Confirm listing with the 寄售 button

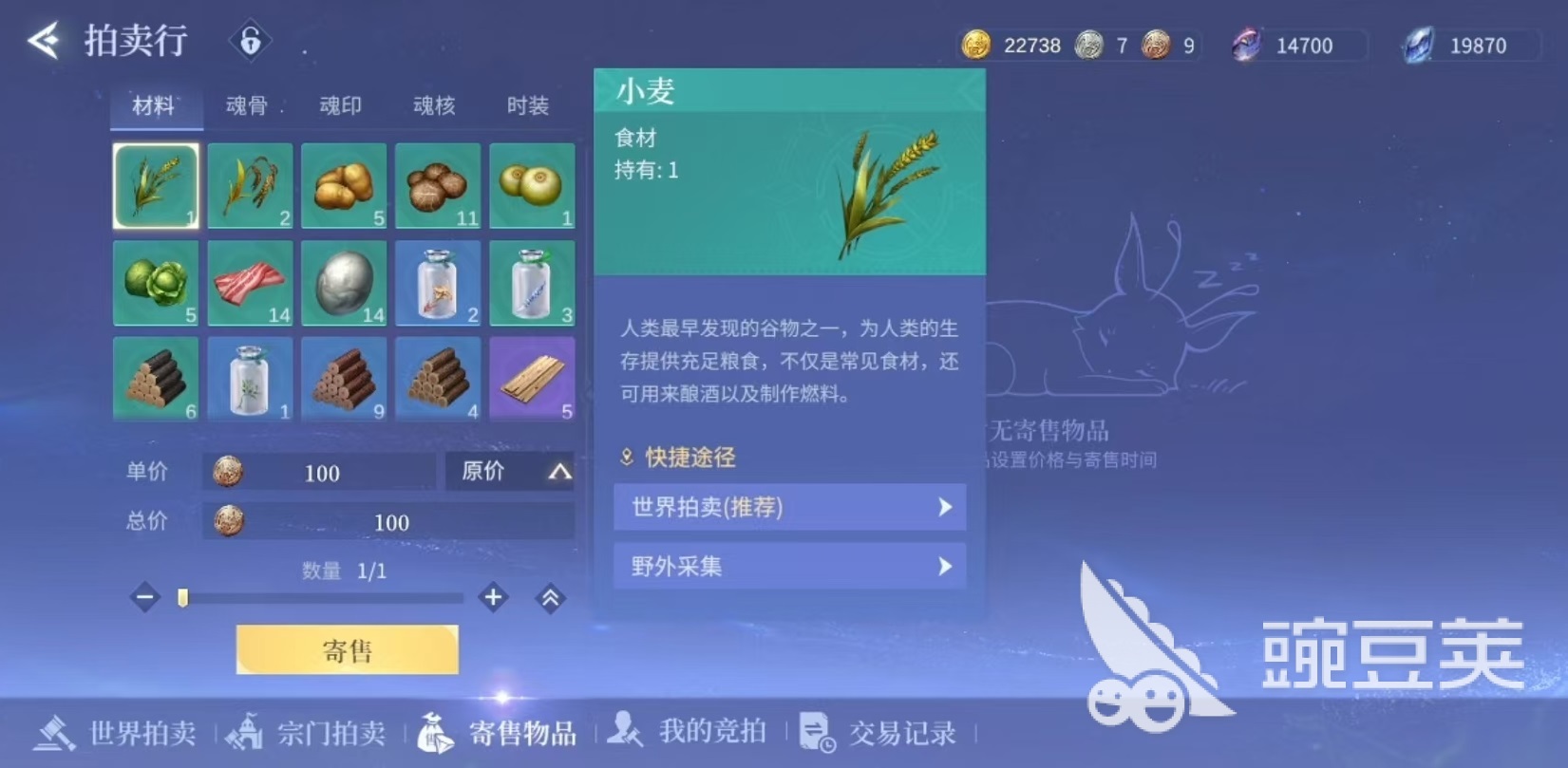347,650
